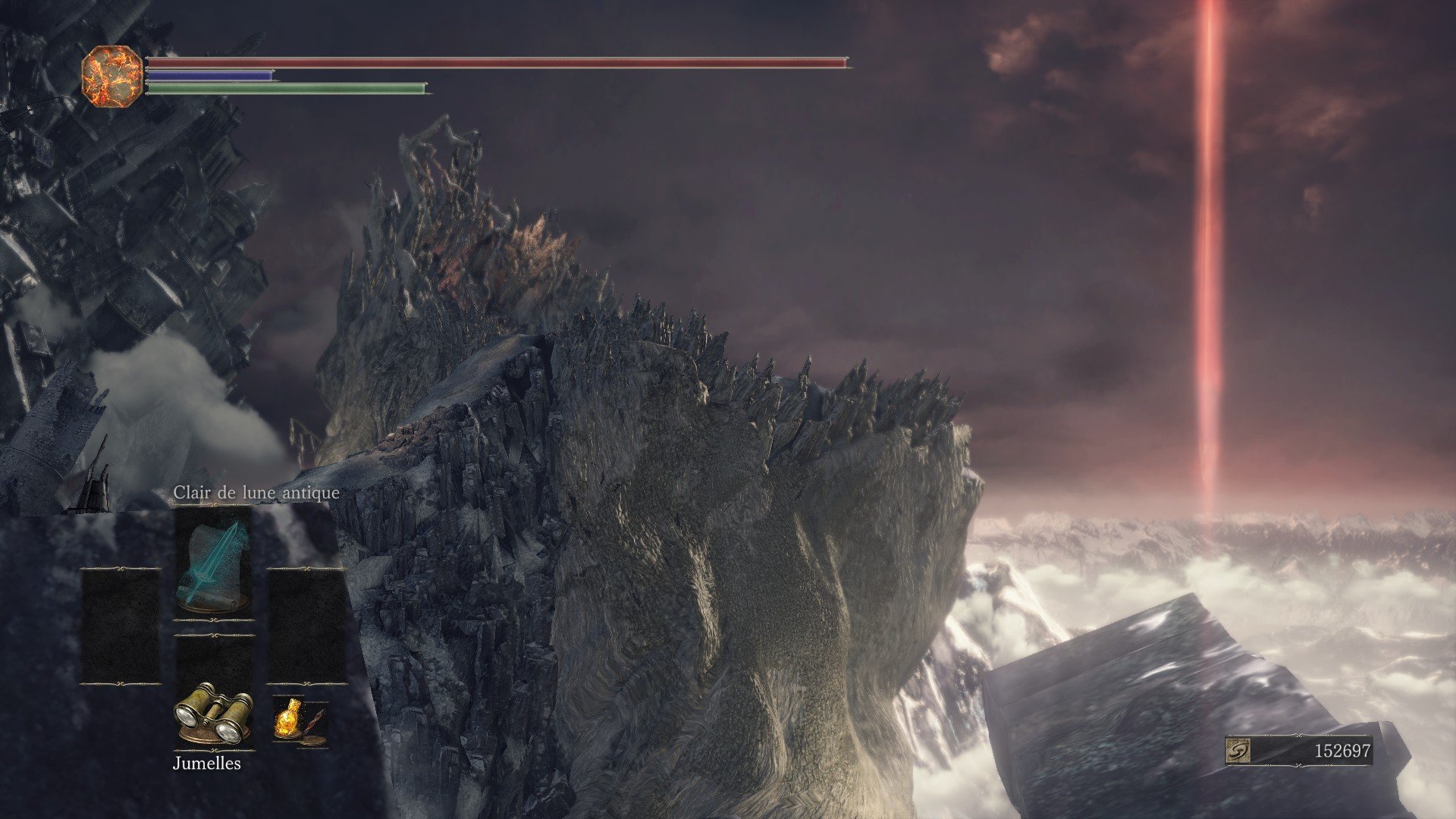Select the Clair de lune antique spell slot
The image size is (1456, 819).
click(x=213, y=566)
